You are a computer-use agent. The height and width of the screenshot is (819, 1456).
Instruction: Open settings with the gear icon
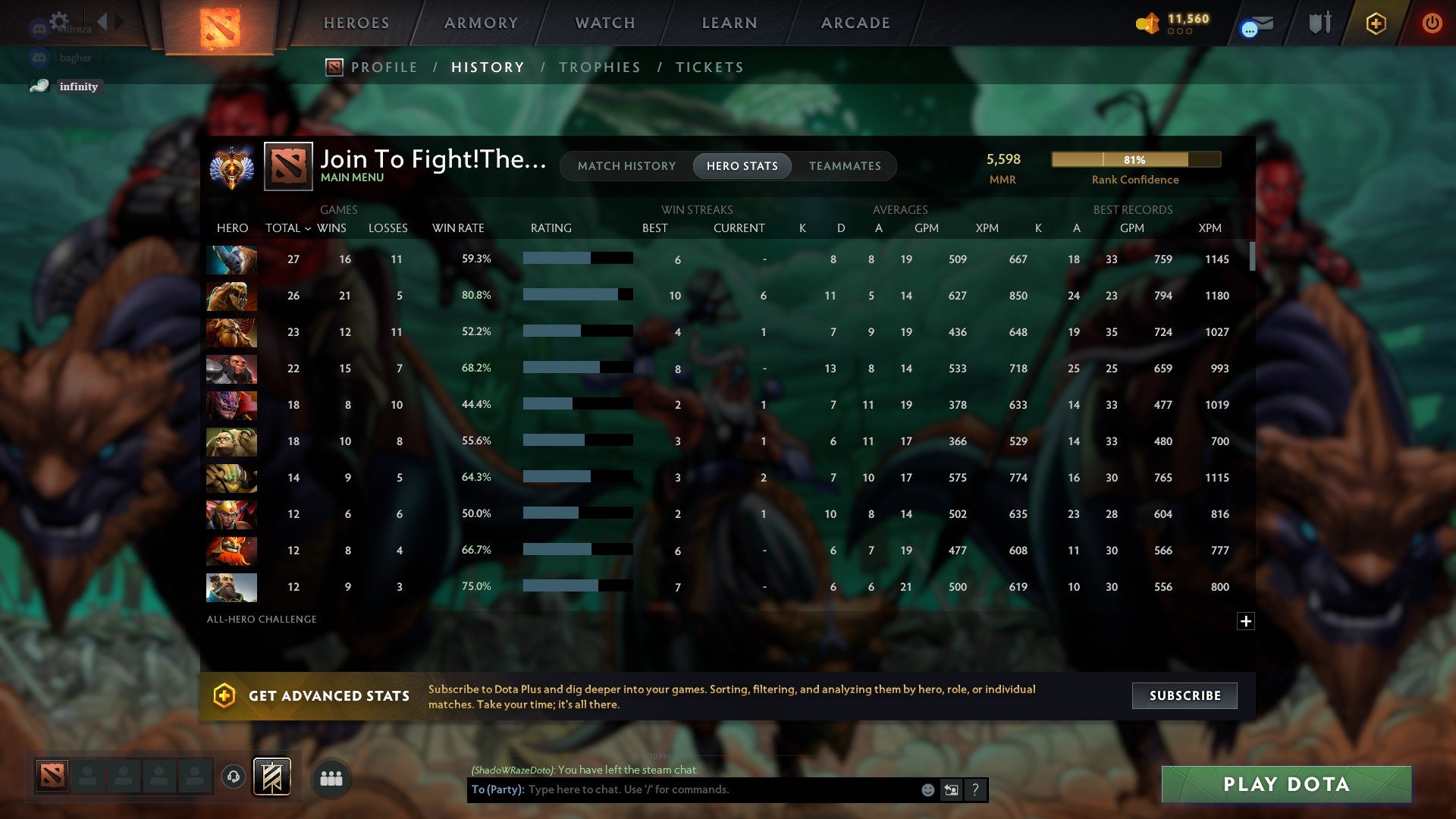(x=59, y=20)
